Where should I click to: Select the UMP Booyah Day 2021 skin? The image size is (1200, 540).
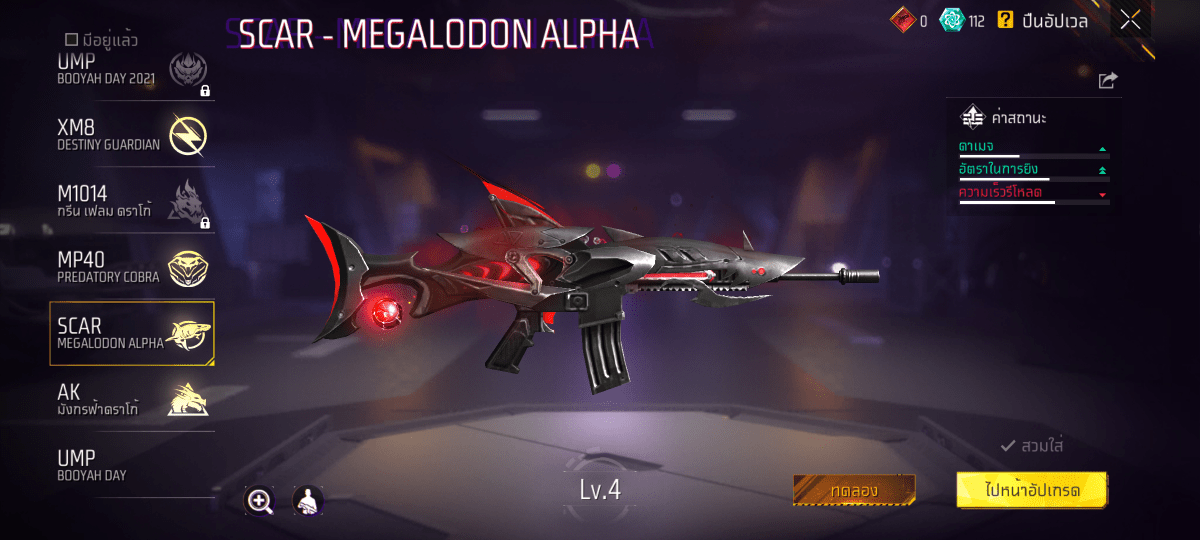pyautogui.click(x=132, y=72)
